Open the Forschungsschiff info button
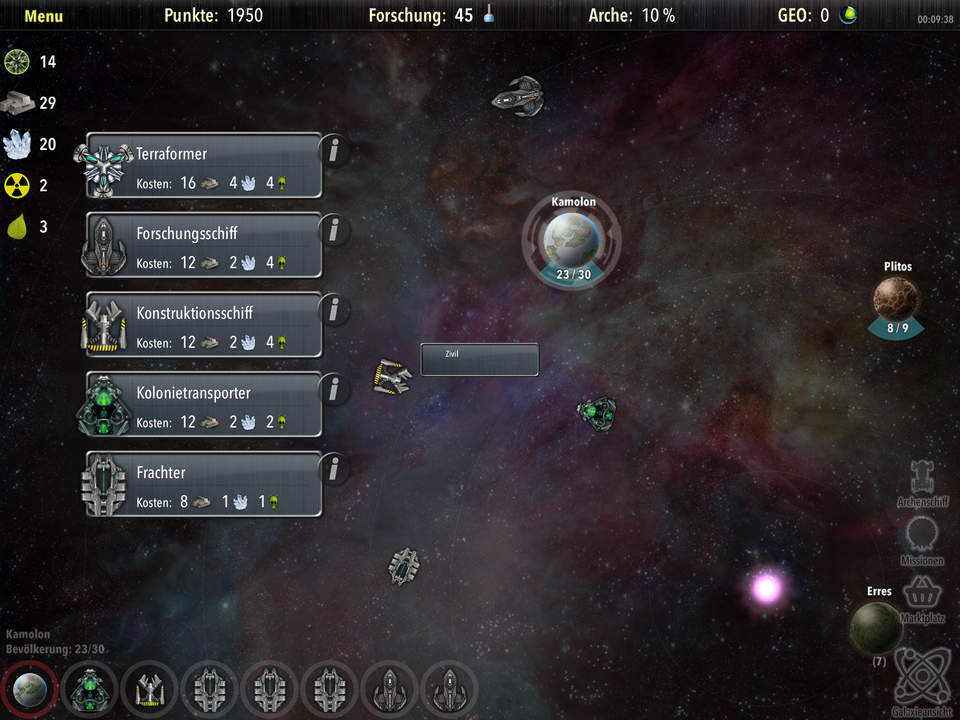The image size is (960, 720). coord(334,230)
